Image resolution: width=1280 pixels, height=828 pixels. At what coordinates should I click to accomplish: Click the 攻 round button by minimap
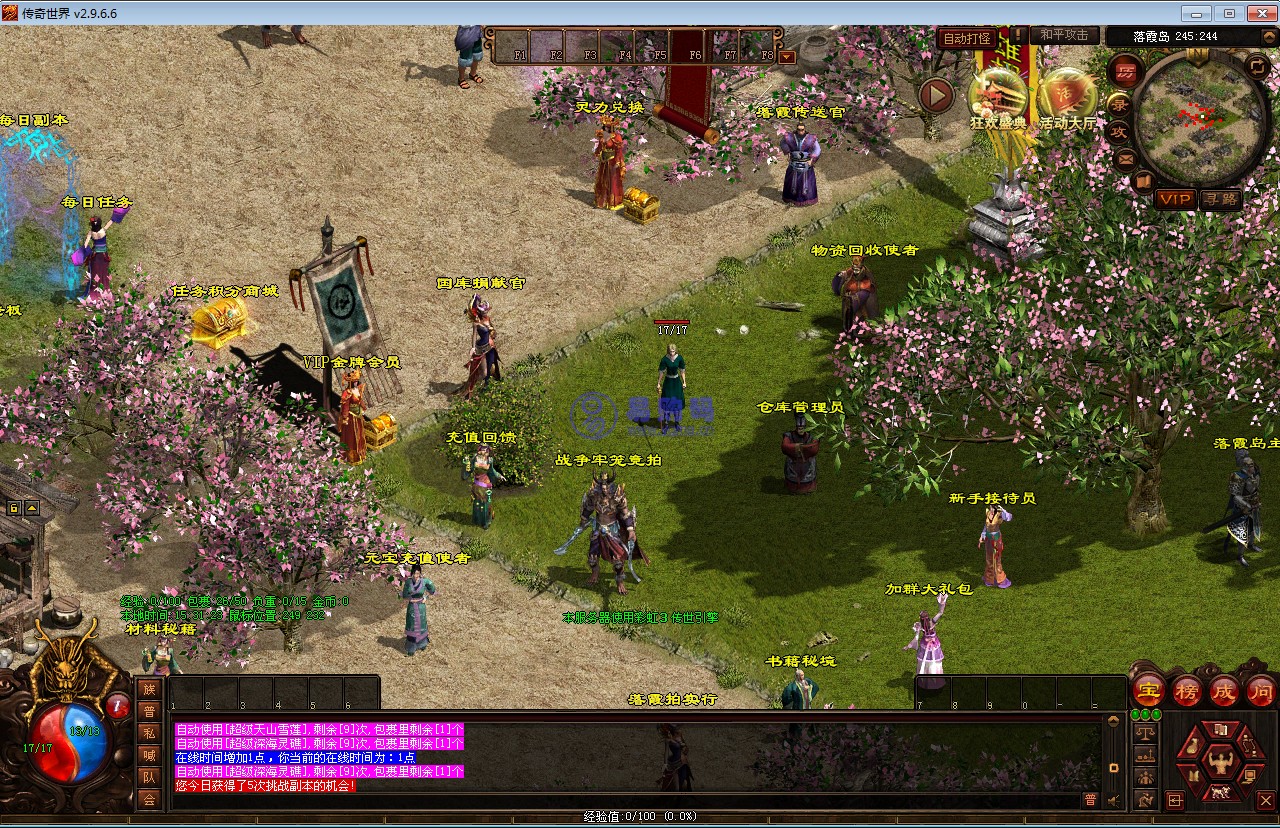coord(1118,131)
